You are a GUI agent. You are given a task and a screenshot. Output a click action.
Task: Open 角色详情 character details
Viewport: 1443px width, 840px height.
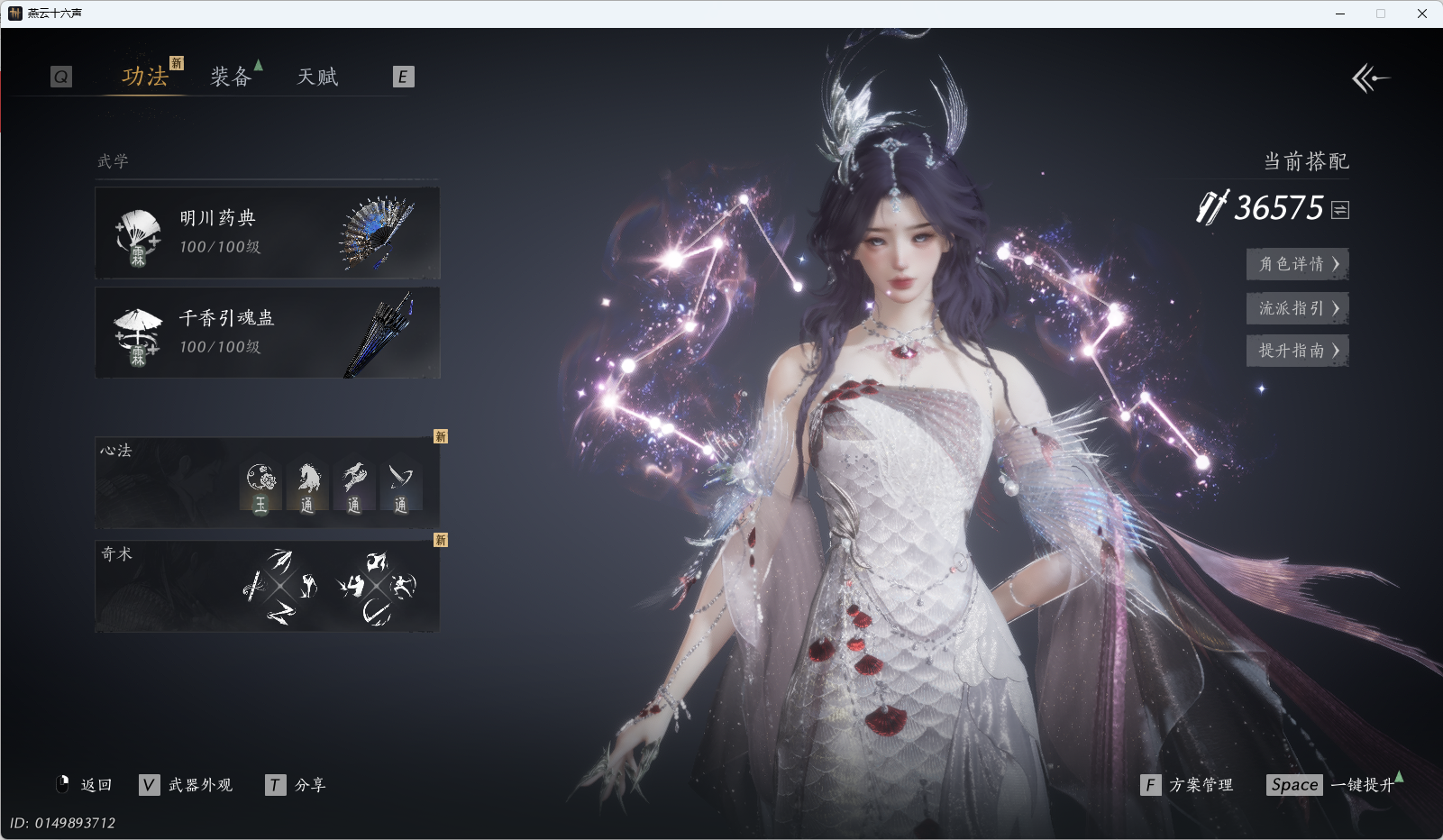[1297, 264]
